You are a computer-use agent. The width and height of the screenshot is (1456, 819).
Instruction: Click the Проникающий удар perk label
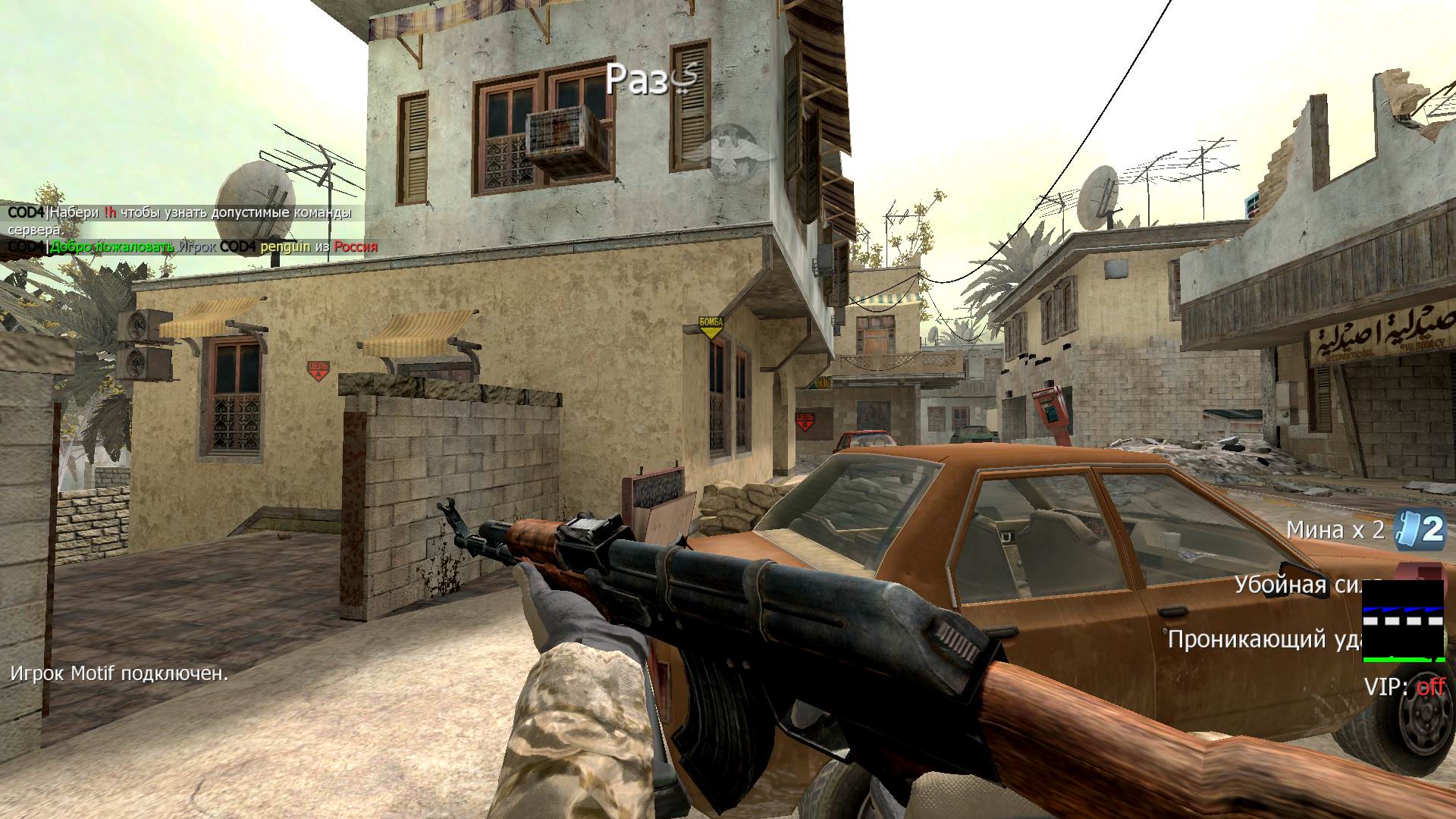(x=1264, y=639)
